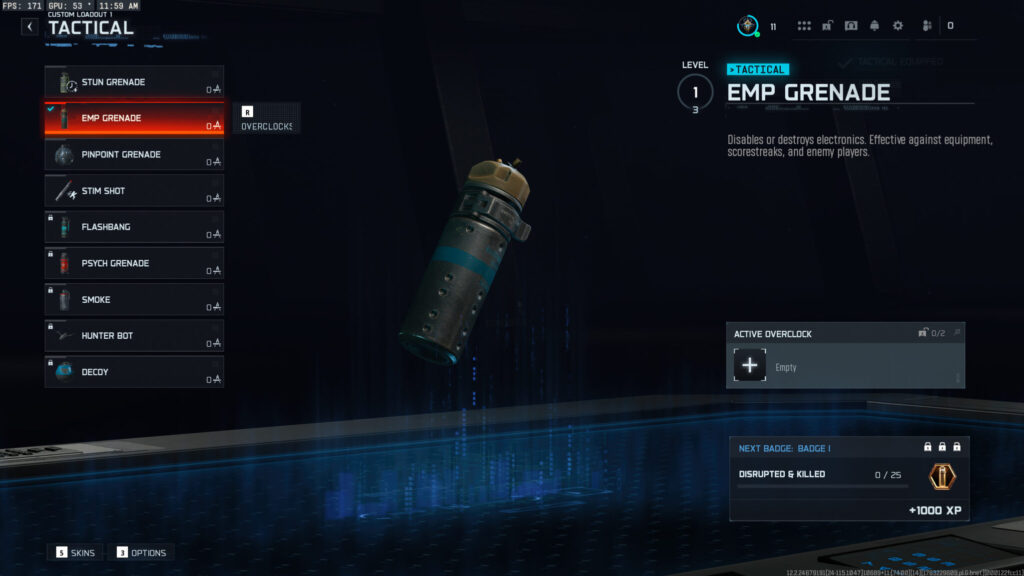
Task: Open the settings gear icon
Action: coord(897,26)
